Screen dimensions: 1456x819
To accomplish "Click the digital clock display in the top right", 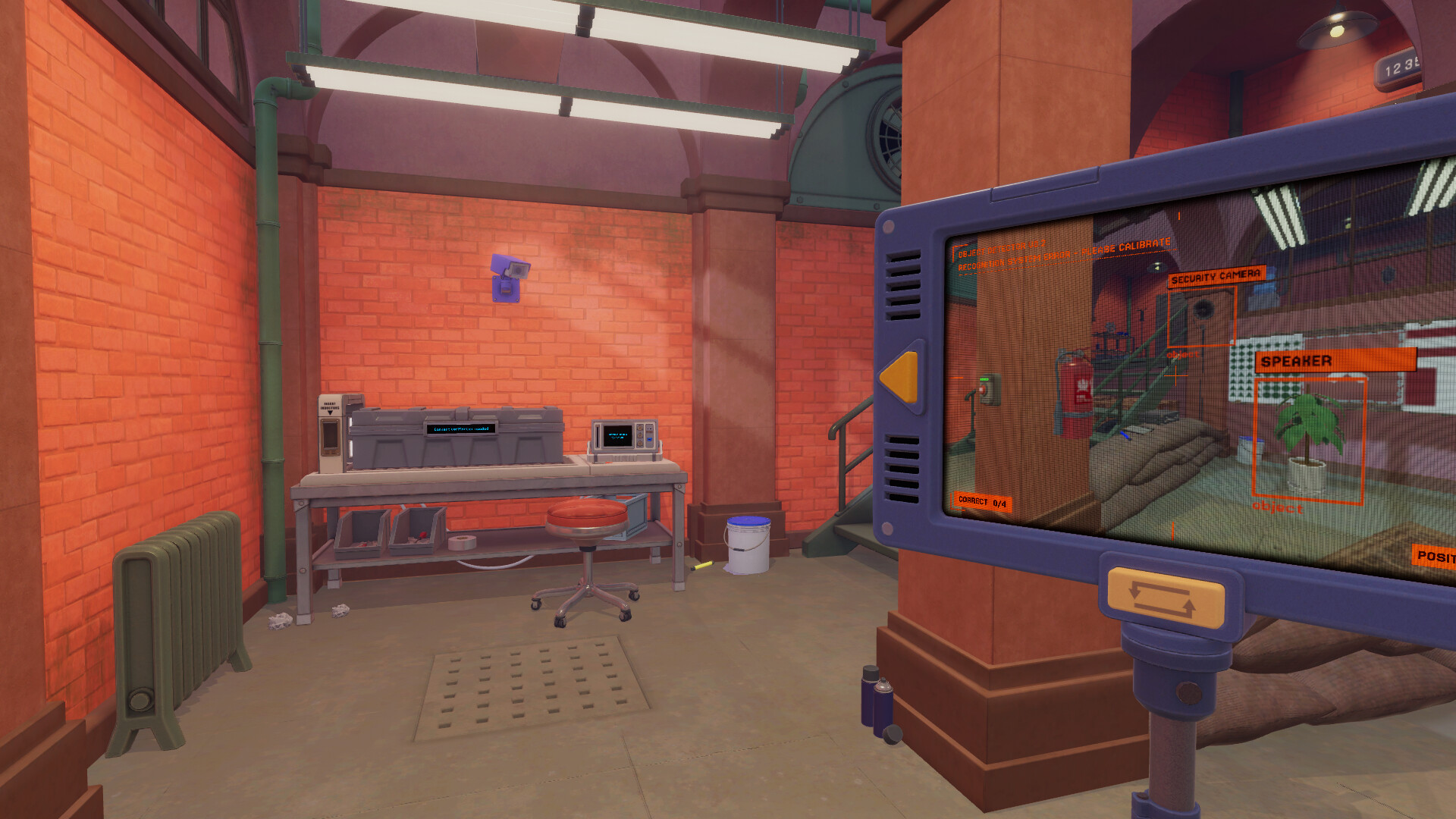I will click(1400, 66).
